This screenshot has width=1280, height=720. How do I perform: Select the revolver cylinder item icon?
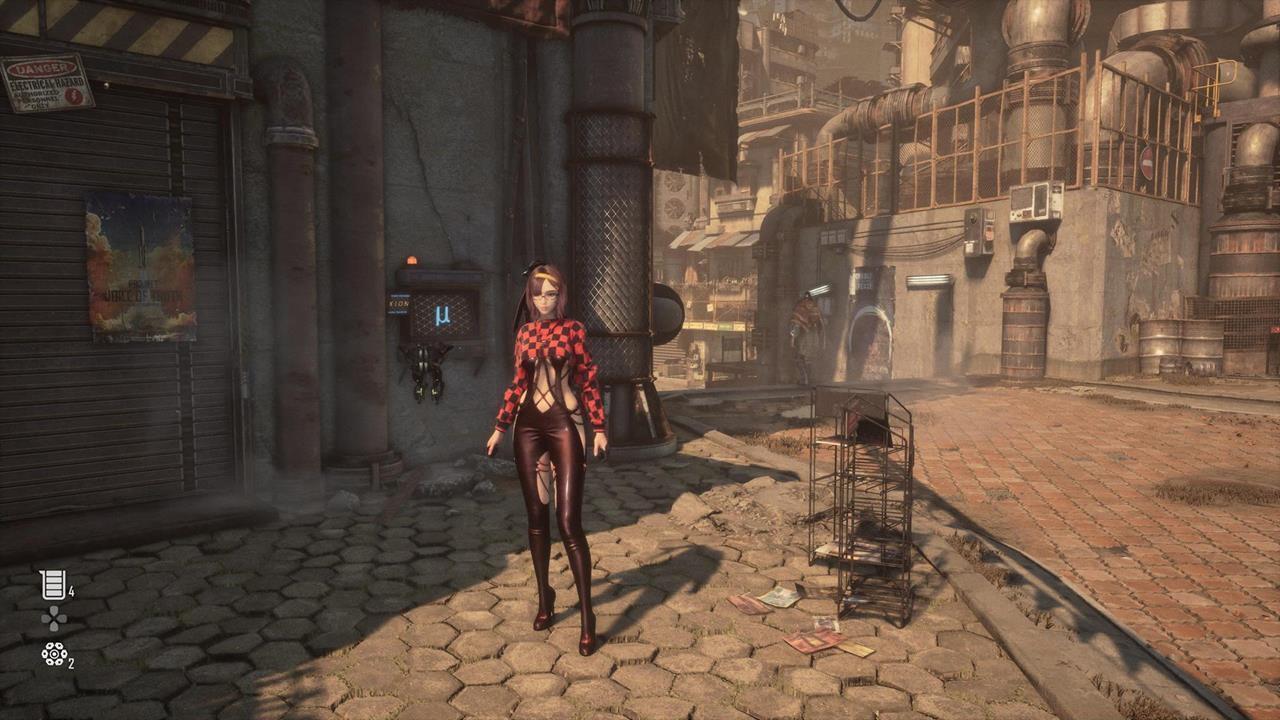[53, 655]
